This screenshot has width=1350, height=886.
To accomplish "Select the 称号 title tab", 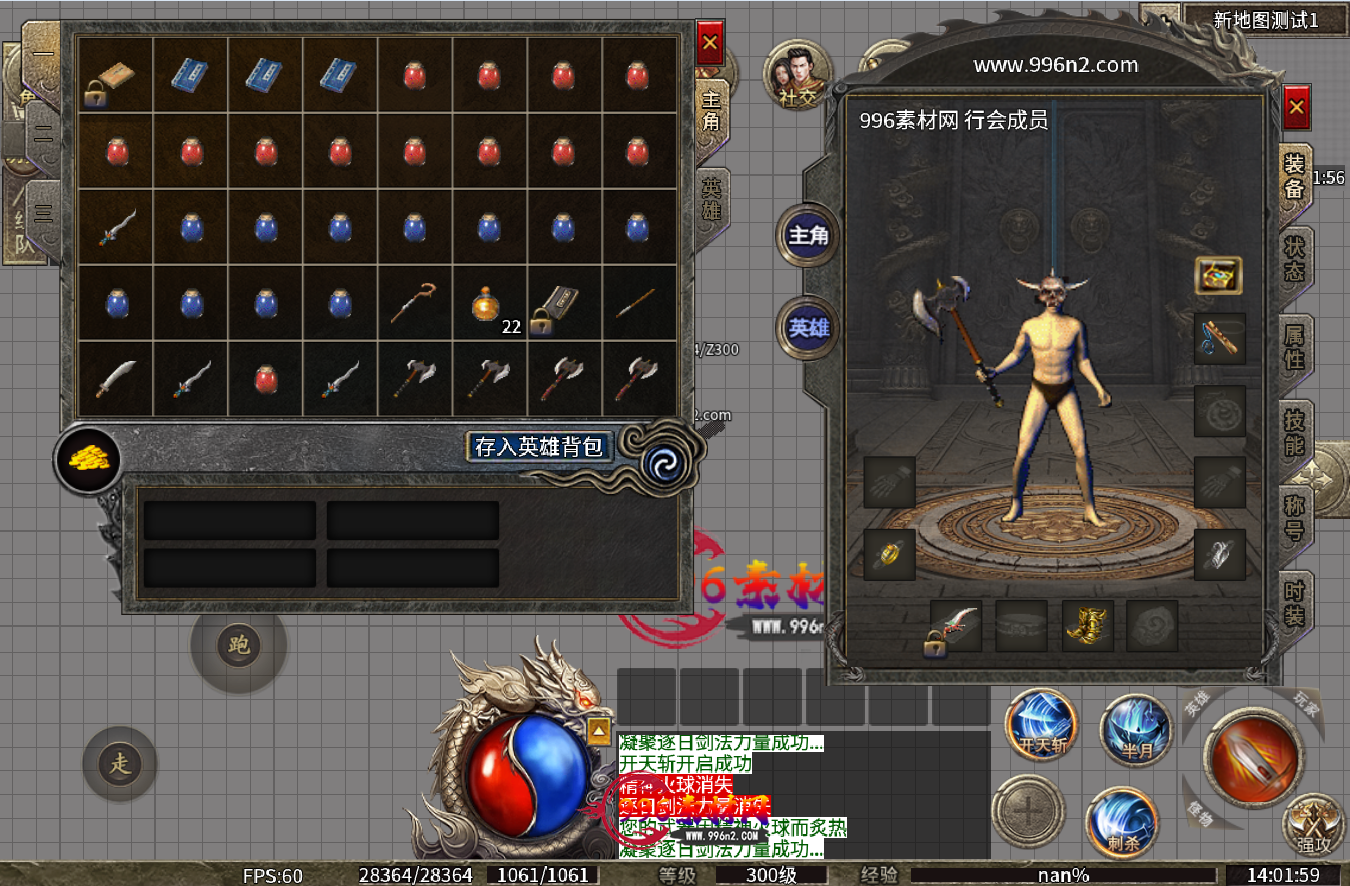I will (x=1295, y=517).
